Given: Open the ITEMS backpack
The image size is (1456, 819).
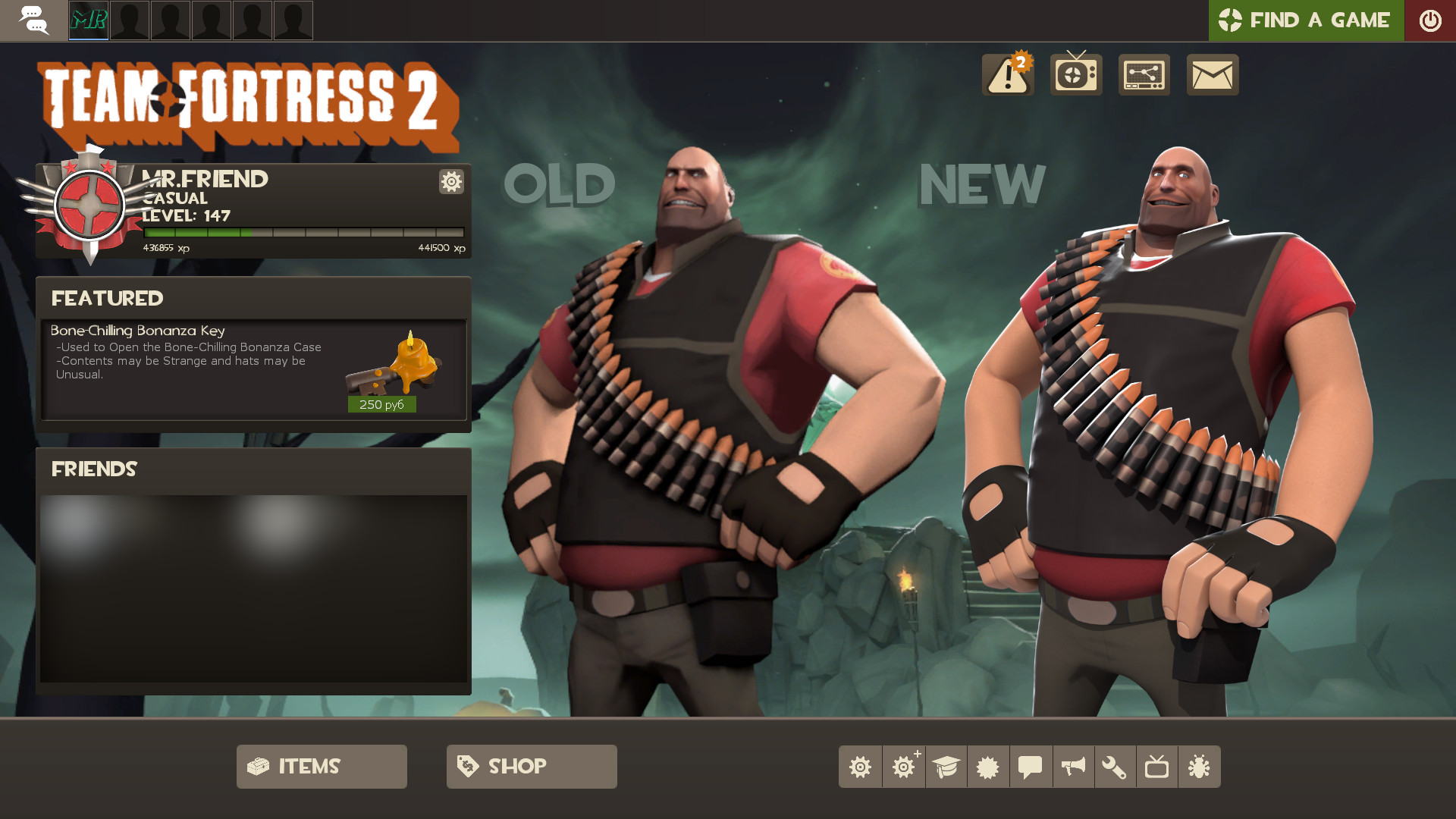Looking at the screenshot, I should [322, 766].
